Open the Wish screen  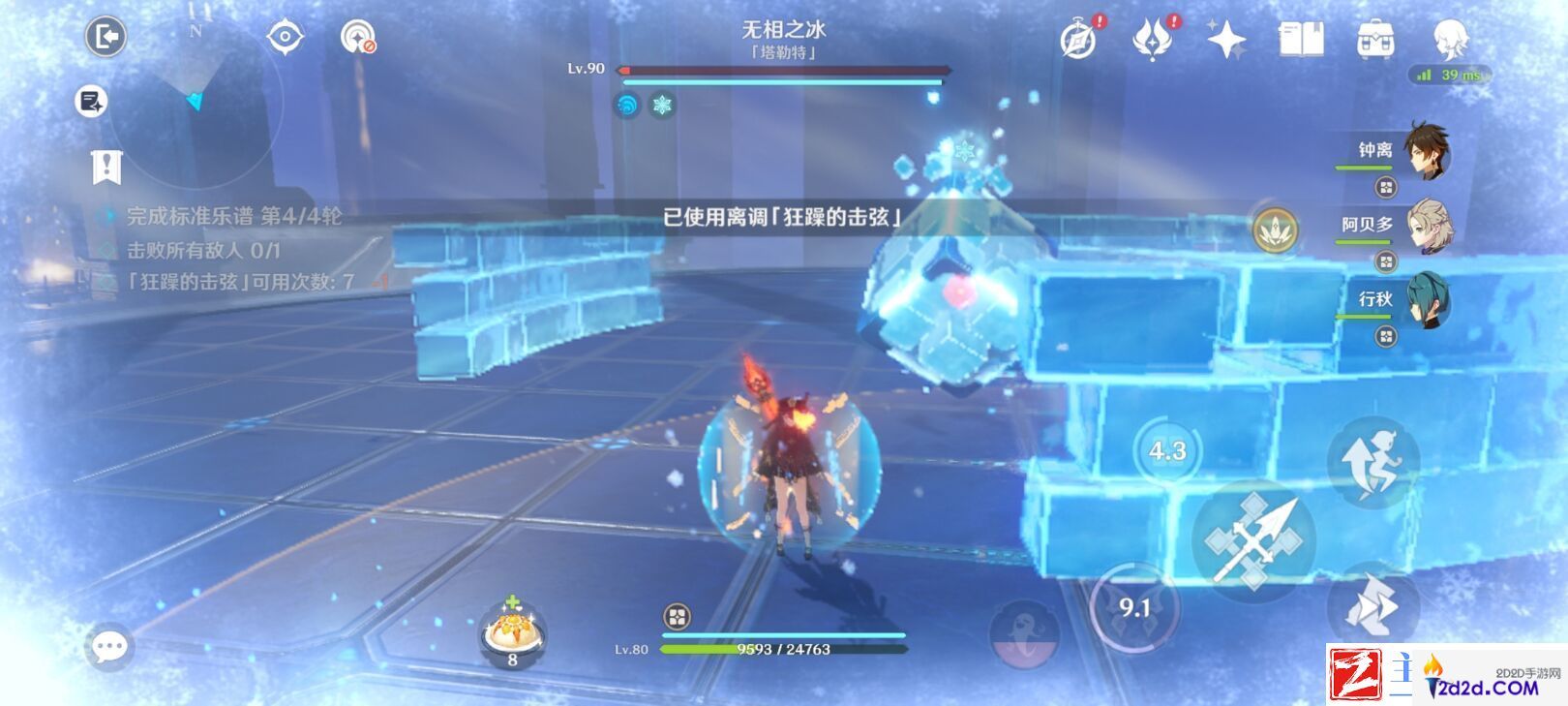point(1225,39)
